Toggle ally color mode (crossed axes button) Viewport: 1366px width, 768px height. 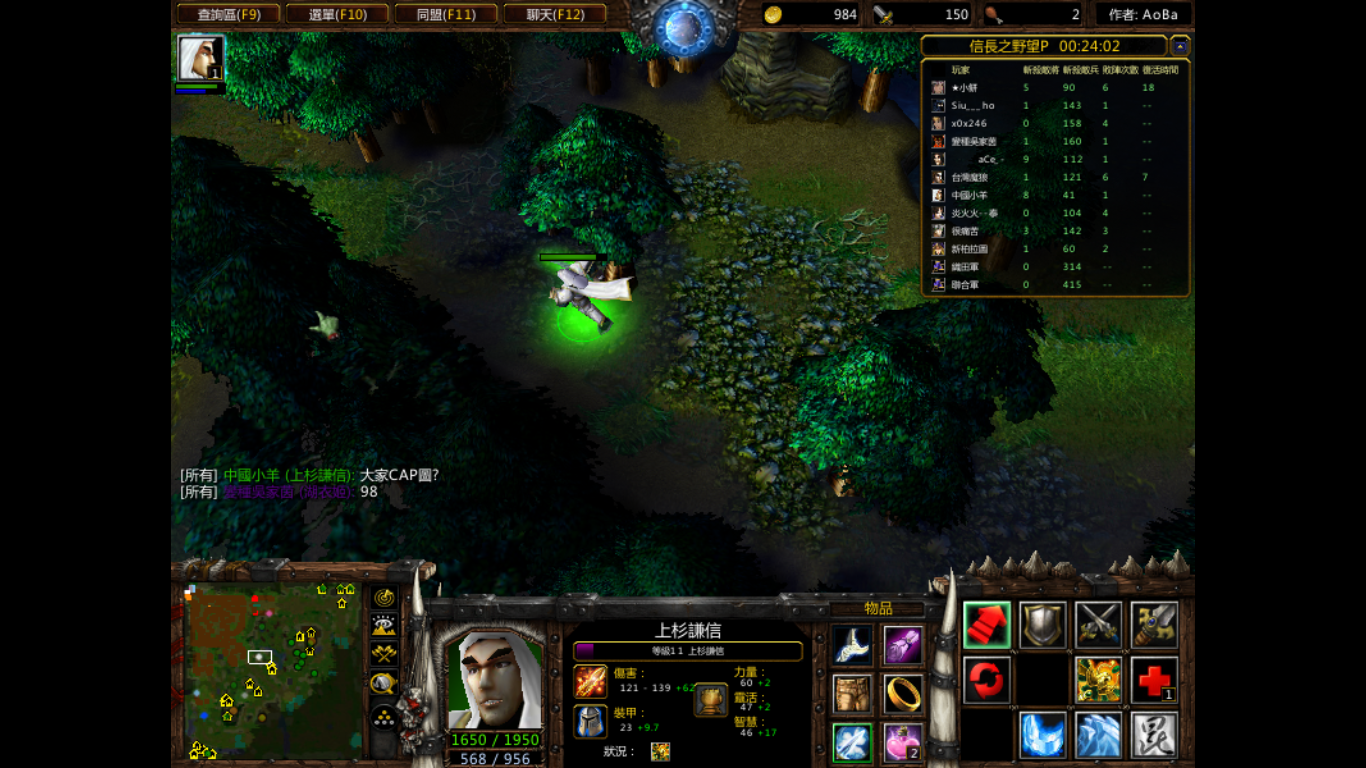pyautogui.click(x=384, y=654)
